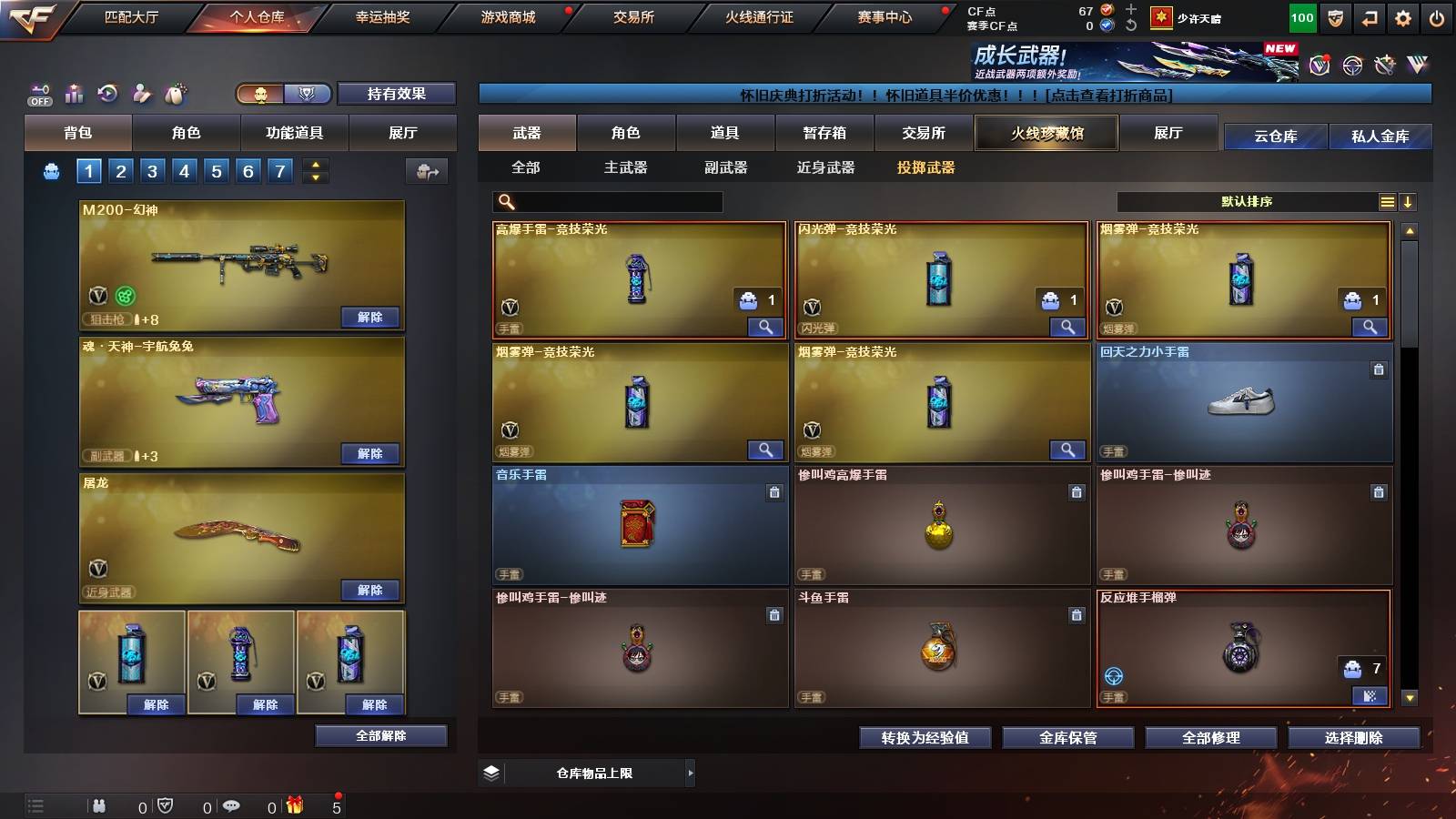This screenshot has width=1456, height=819.
Task: Click the character service icon next to replays
Action: pos(141,92)
